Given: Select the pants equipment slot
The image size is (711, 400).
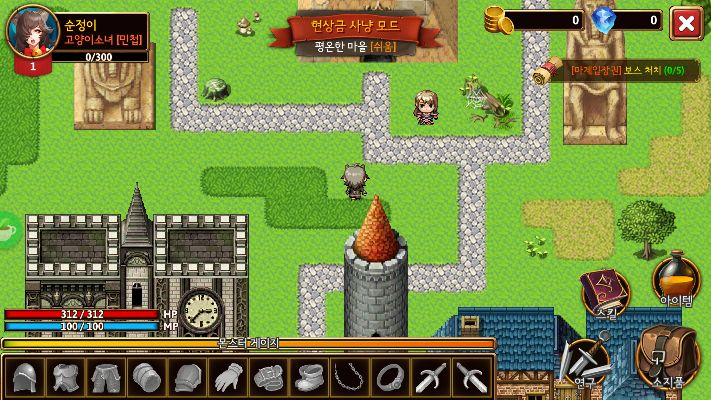Looking at the screenshot, I should (x=106, y=378).
